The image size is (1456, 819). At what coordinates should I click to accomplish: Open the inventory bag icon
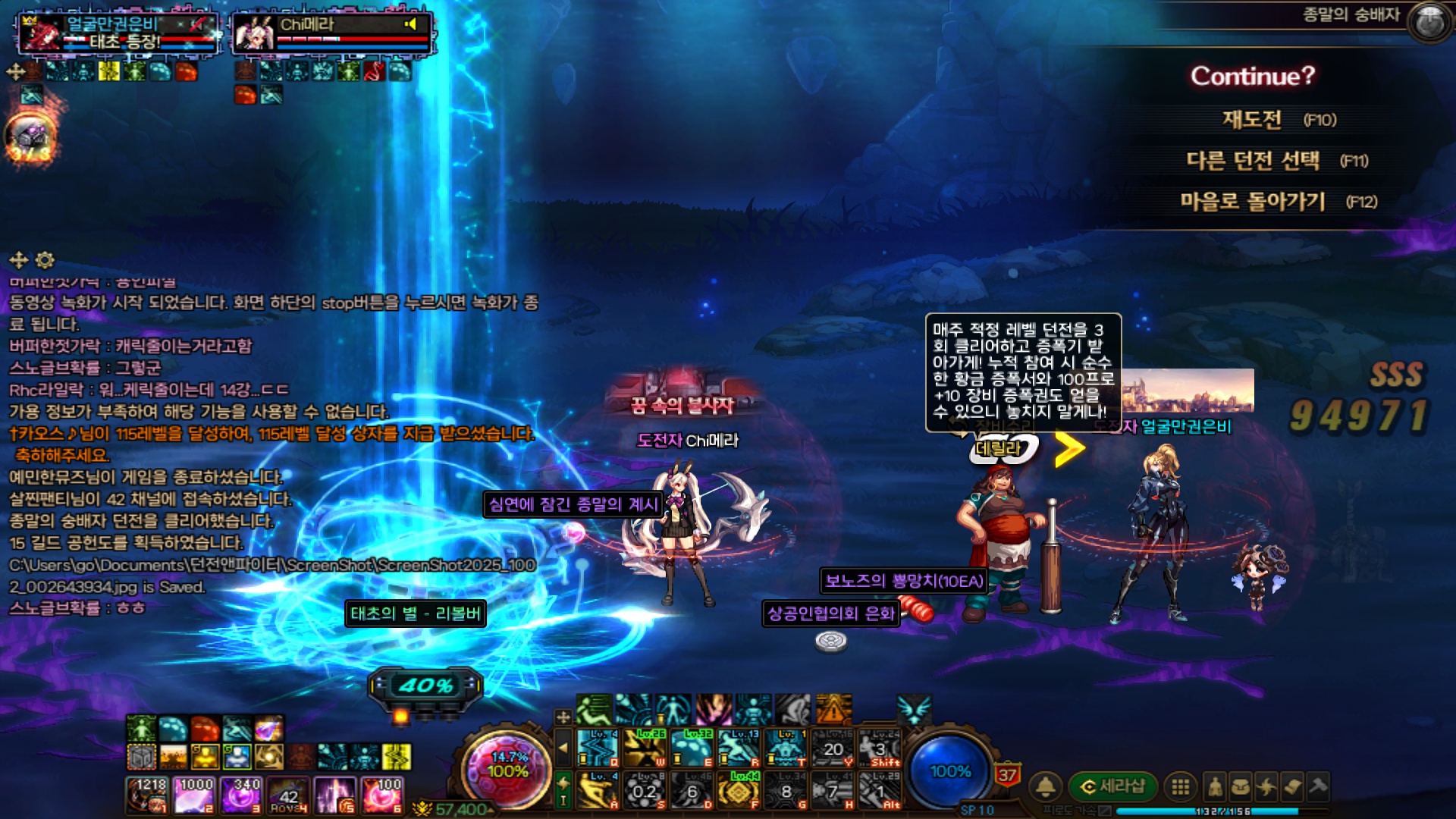[x=1241, y=786]
